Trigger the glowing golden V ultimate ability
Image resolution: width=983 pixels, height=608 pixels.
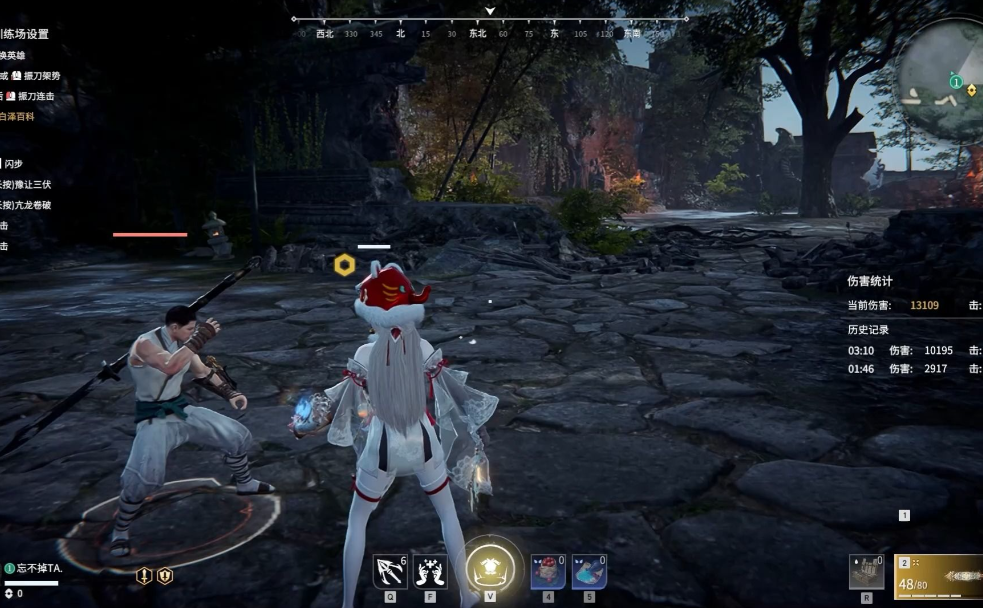coord(490,567)
